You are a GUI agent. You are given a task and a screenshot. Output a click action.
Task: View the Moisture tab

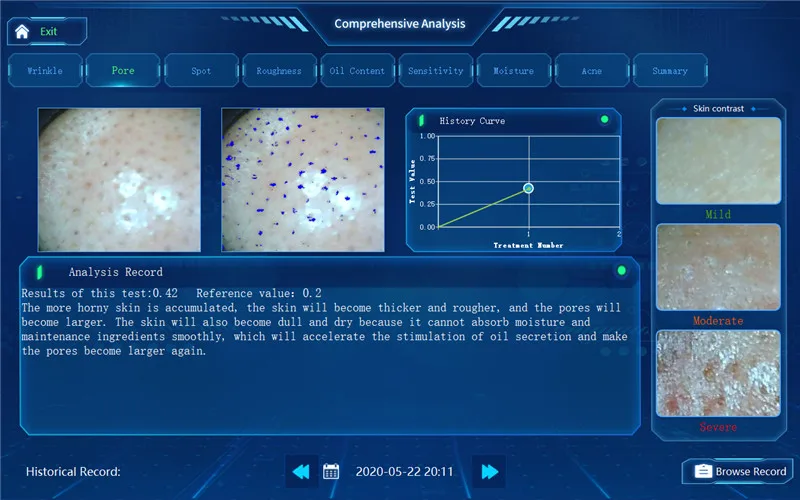[x=513, y=71]
